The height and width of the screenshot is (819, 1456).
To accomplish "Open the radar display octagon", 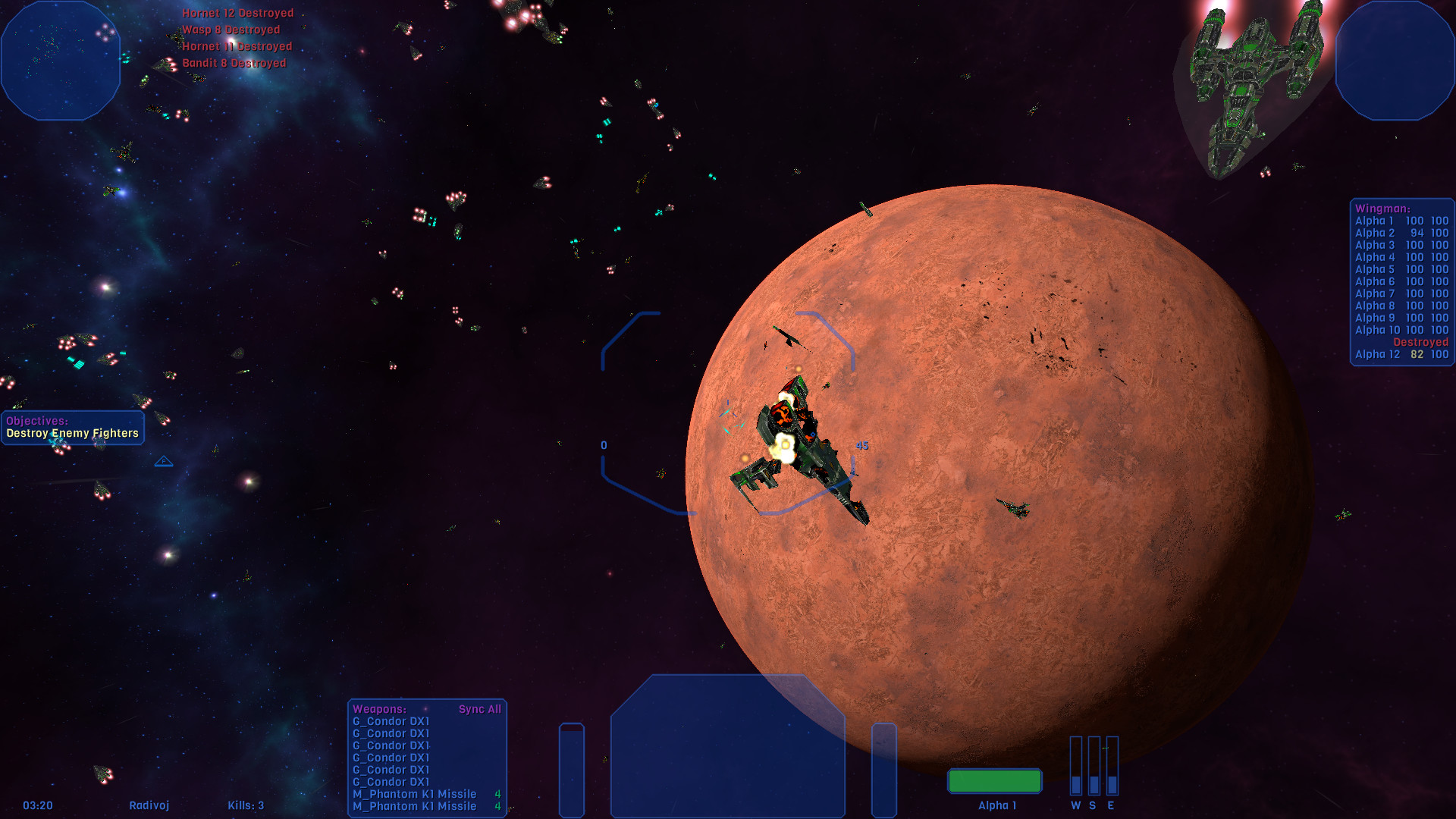I will click(x=61, y=61).
